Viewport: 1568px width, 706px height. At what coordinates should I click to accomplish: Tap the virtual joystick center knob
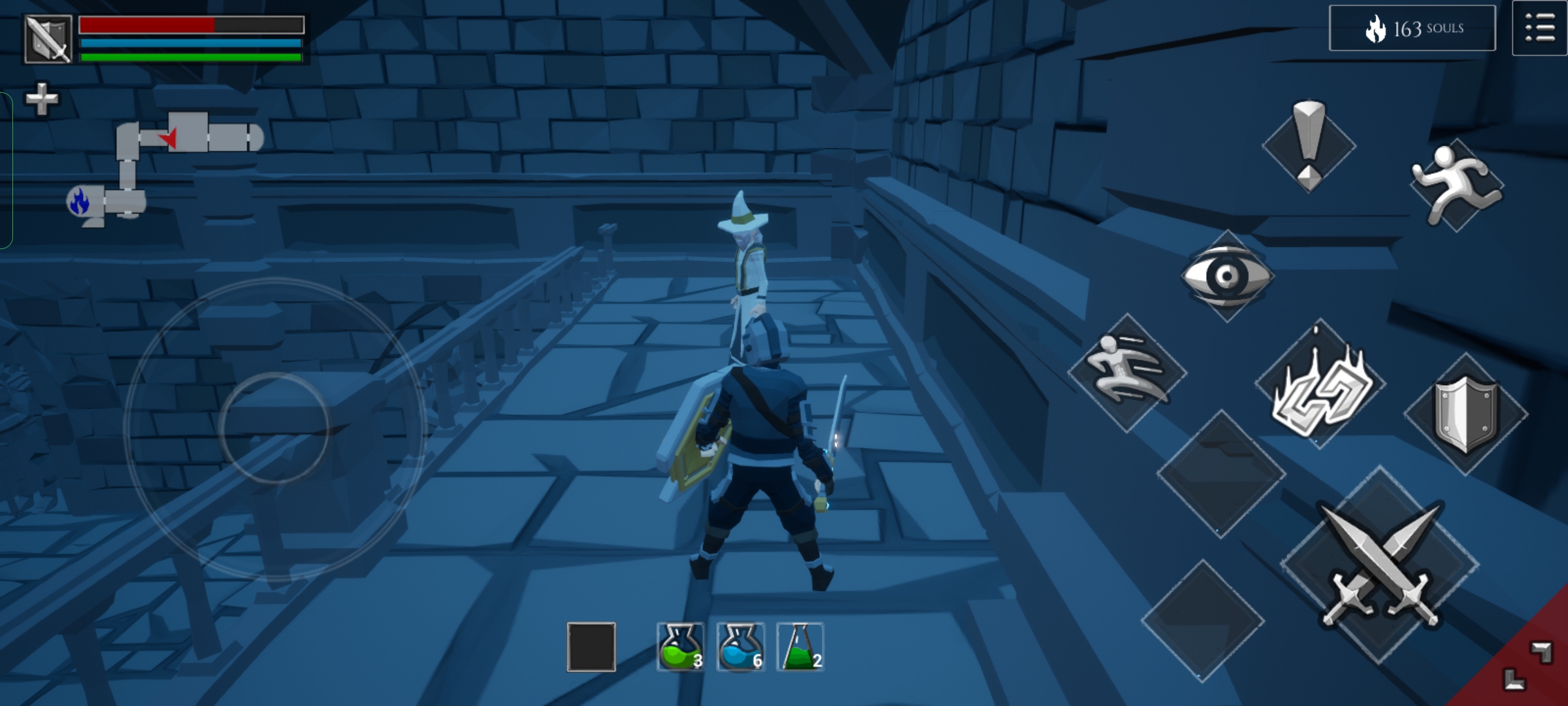[274, 428]
